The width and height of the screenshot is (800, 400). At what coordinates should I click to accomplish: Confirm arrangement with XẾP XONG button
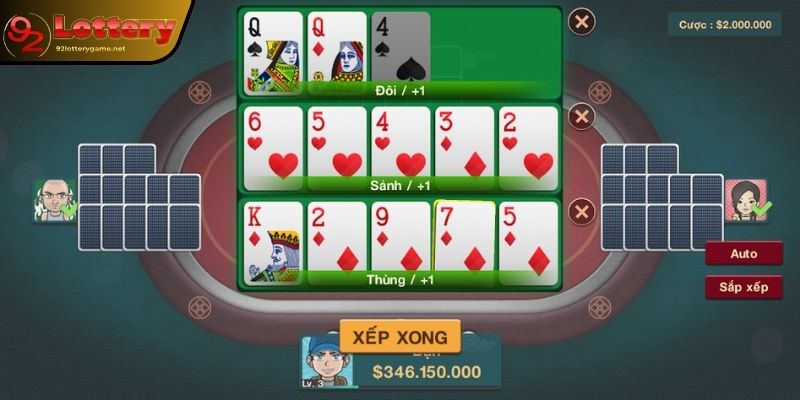coord(400,336)
